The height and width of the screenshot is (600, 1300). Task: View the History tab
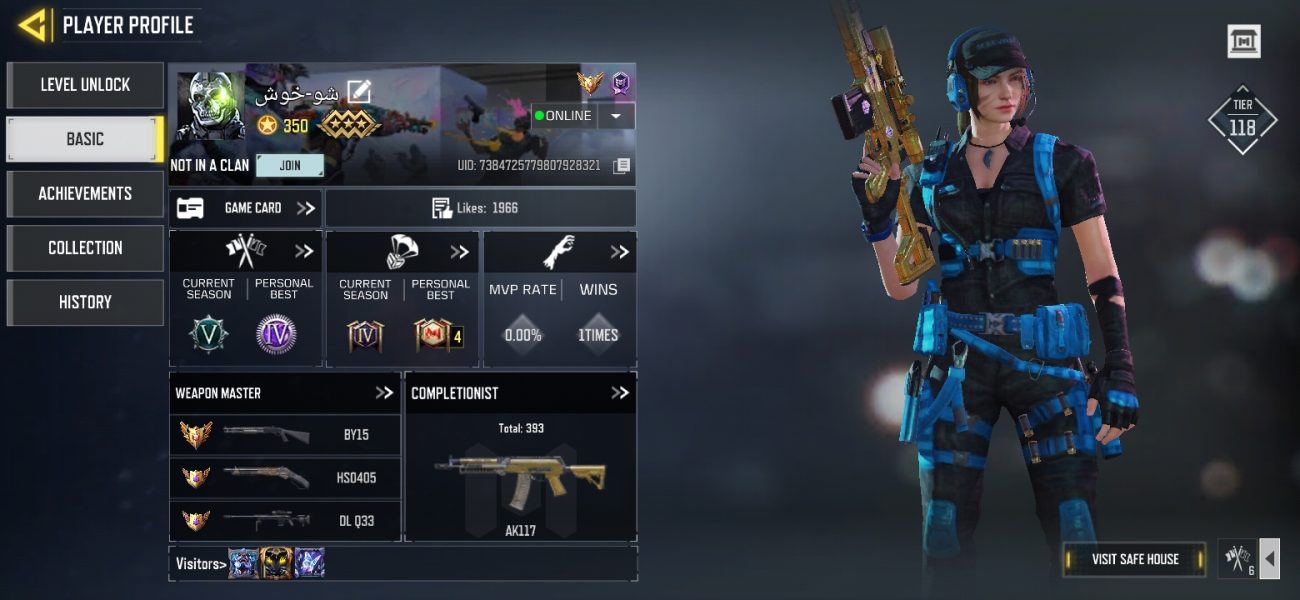click(x=85, y=302)
